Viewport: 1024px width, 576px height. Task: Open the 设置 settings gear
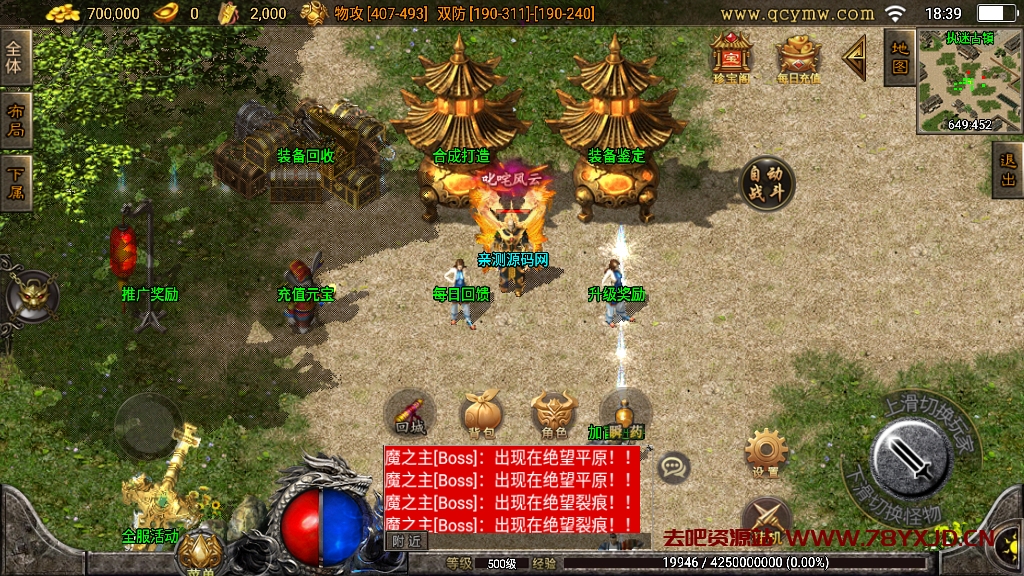point(767,453)
